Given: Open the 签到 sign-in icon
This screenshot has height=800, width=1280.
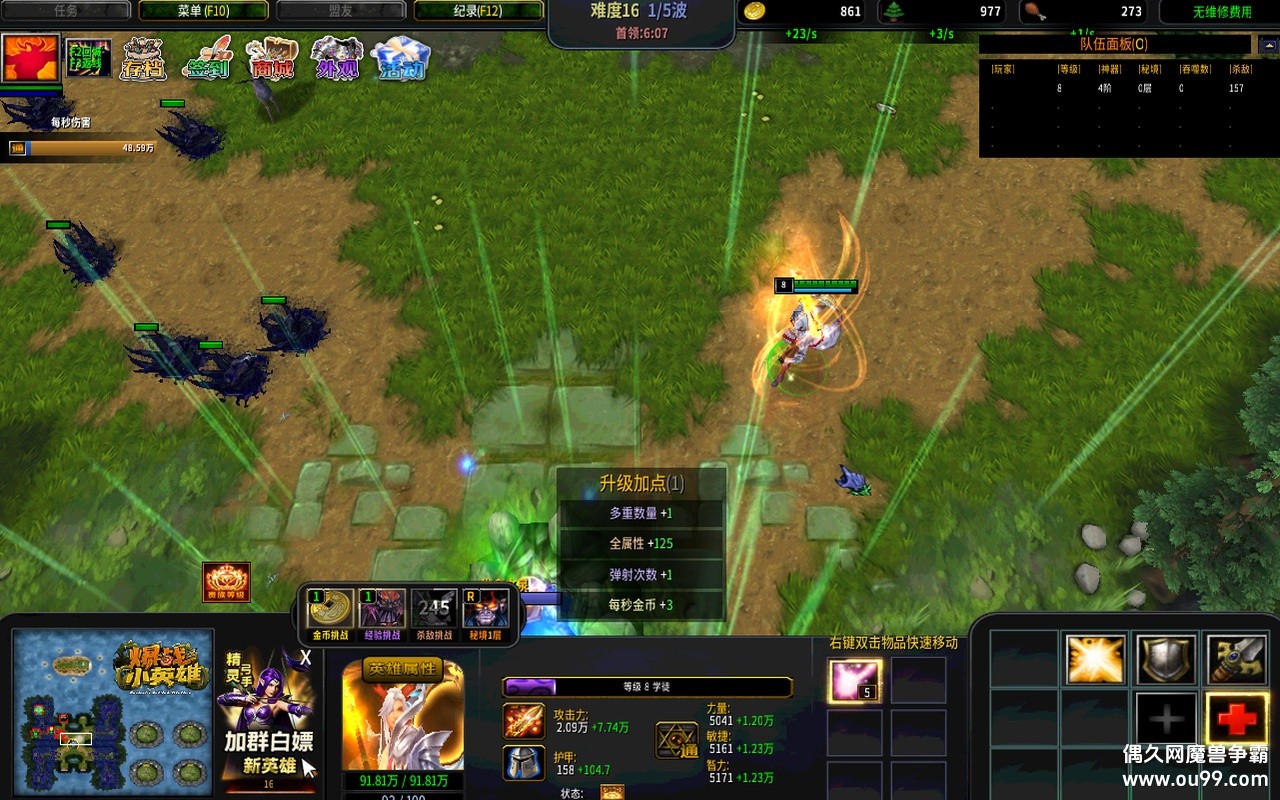Looking at the screenshot, I should click(207, 59).
